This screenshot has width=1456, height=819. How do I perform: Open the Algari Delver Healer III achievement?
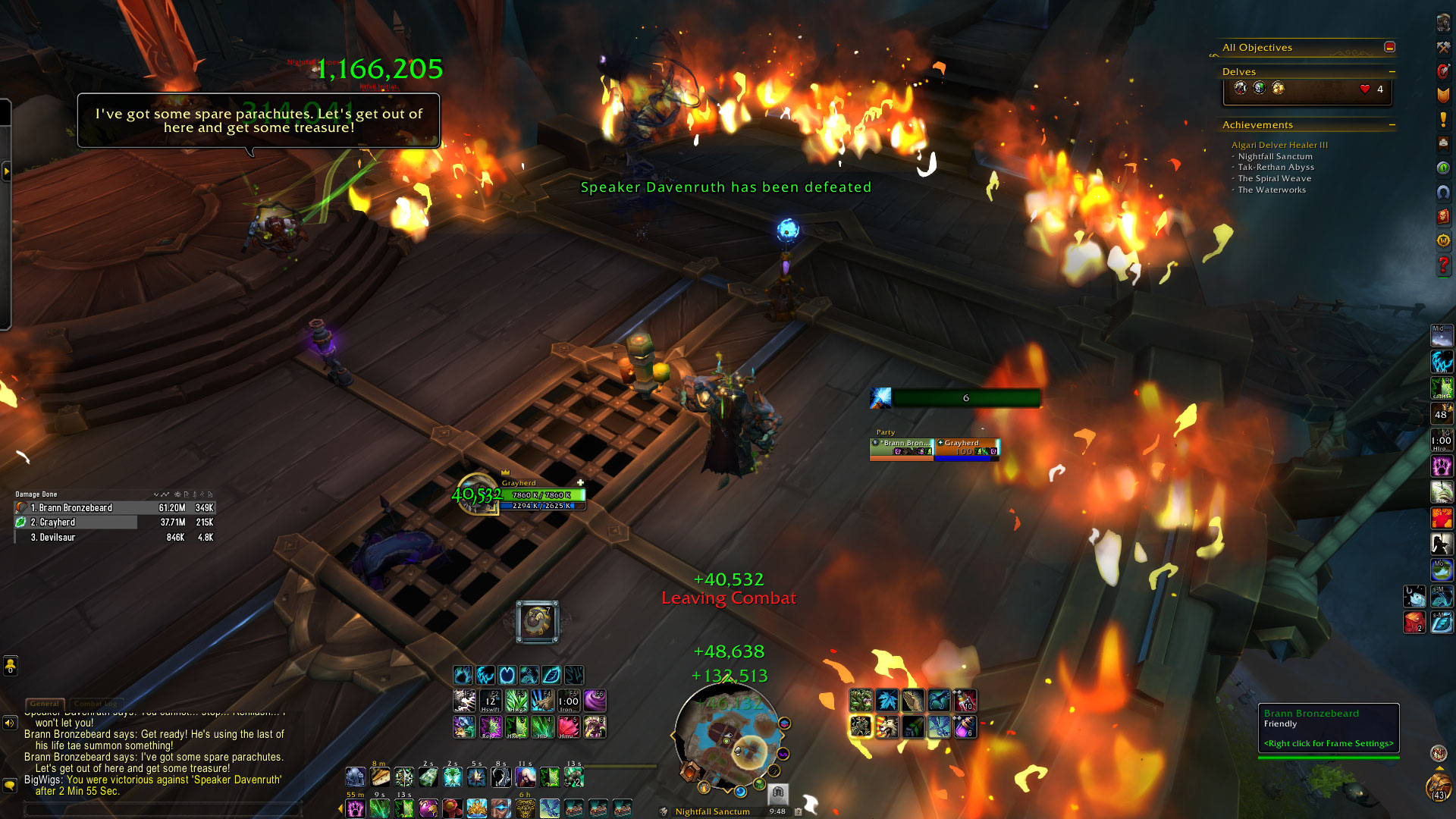1279,145
